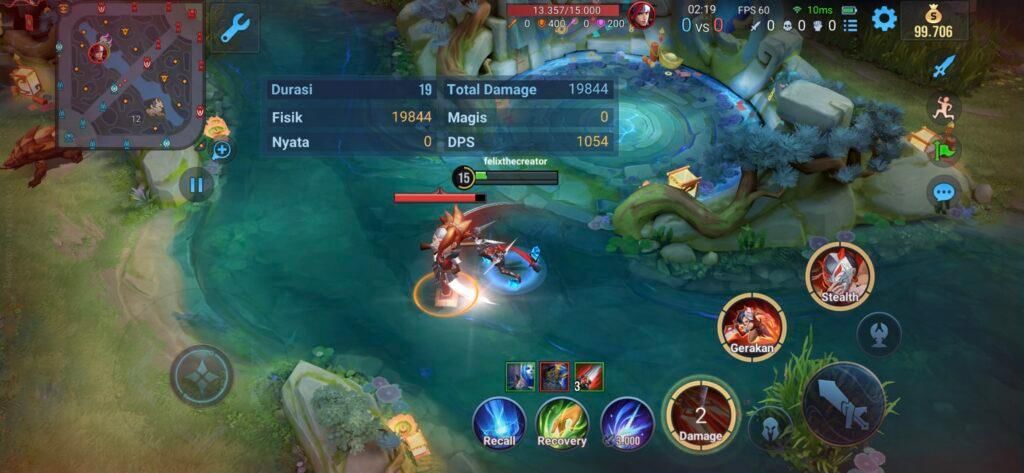The width and height of the screenshot is (1024, 473).
Task: Tap the plus speech bubble beside the minimap
Action: 221,150
